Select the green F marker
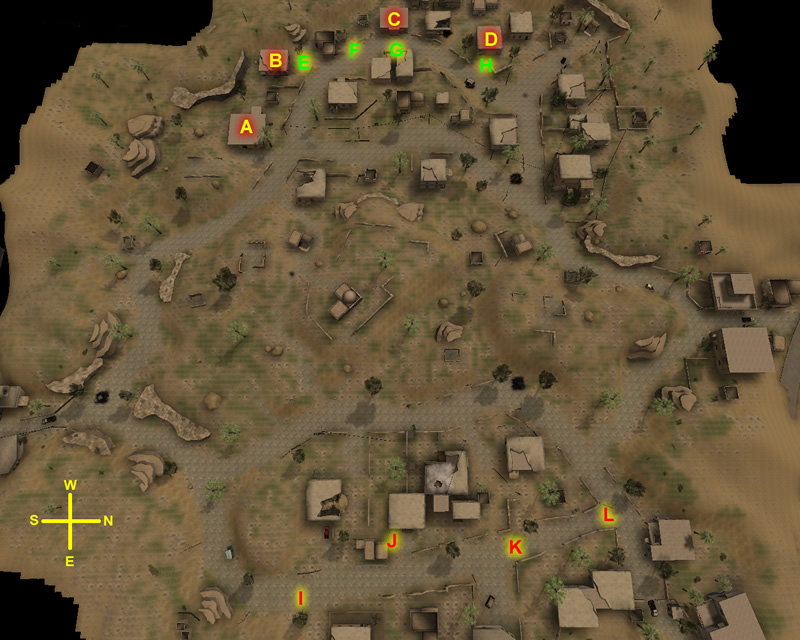Screen dimensions: 800x640 coord(353,49)
